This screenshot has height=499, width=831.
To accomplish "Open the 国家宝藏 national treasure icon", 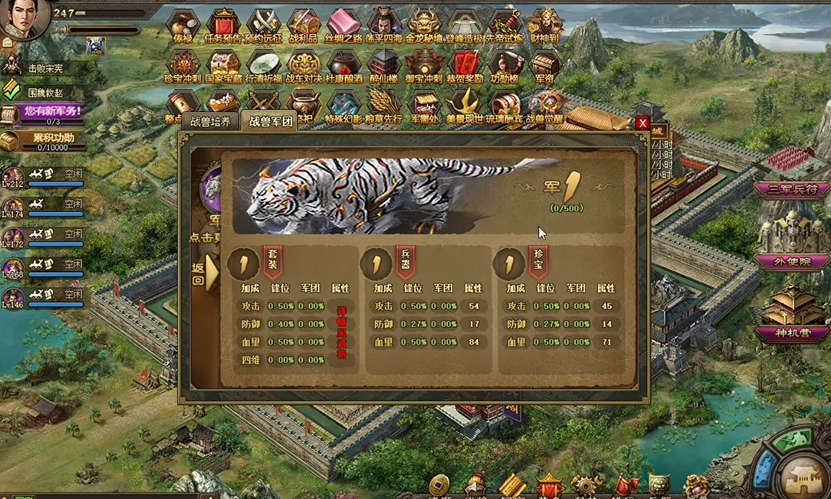I will [222, 65].
